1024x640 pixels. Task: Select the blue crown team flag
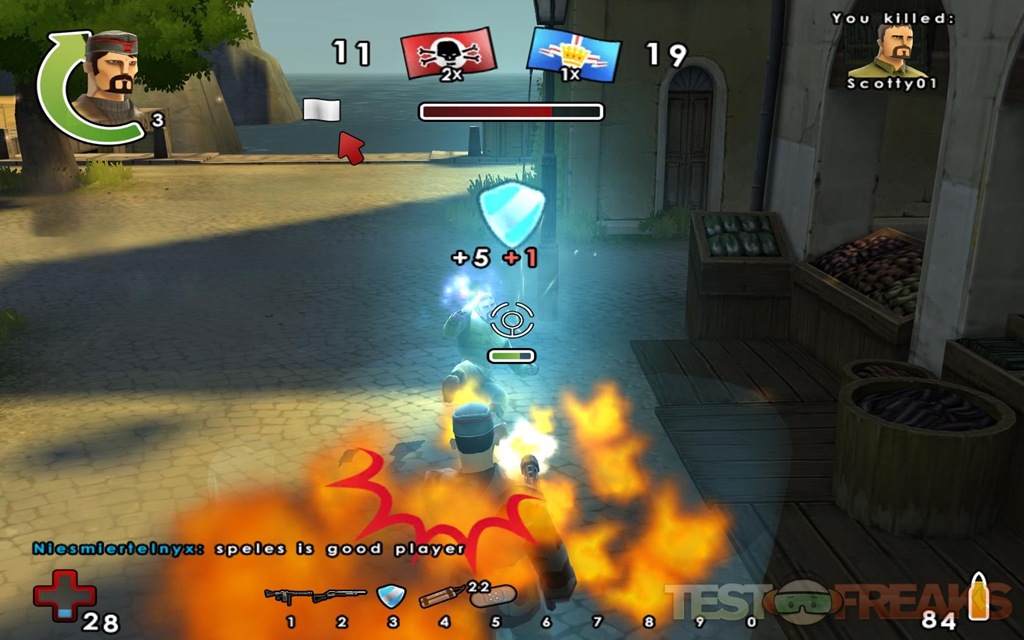point(573,54)
